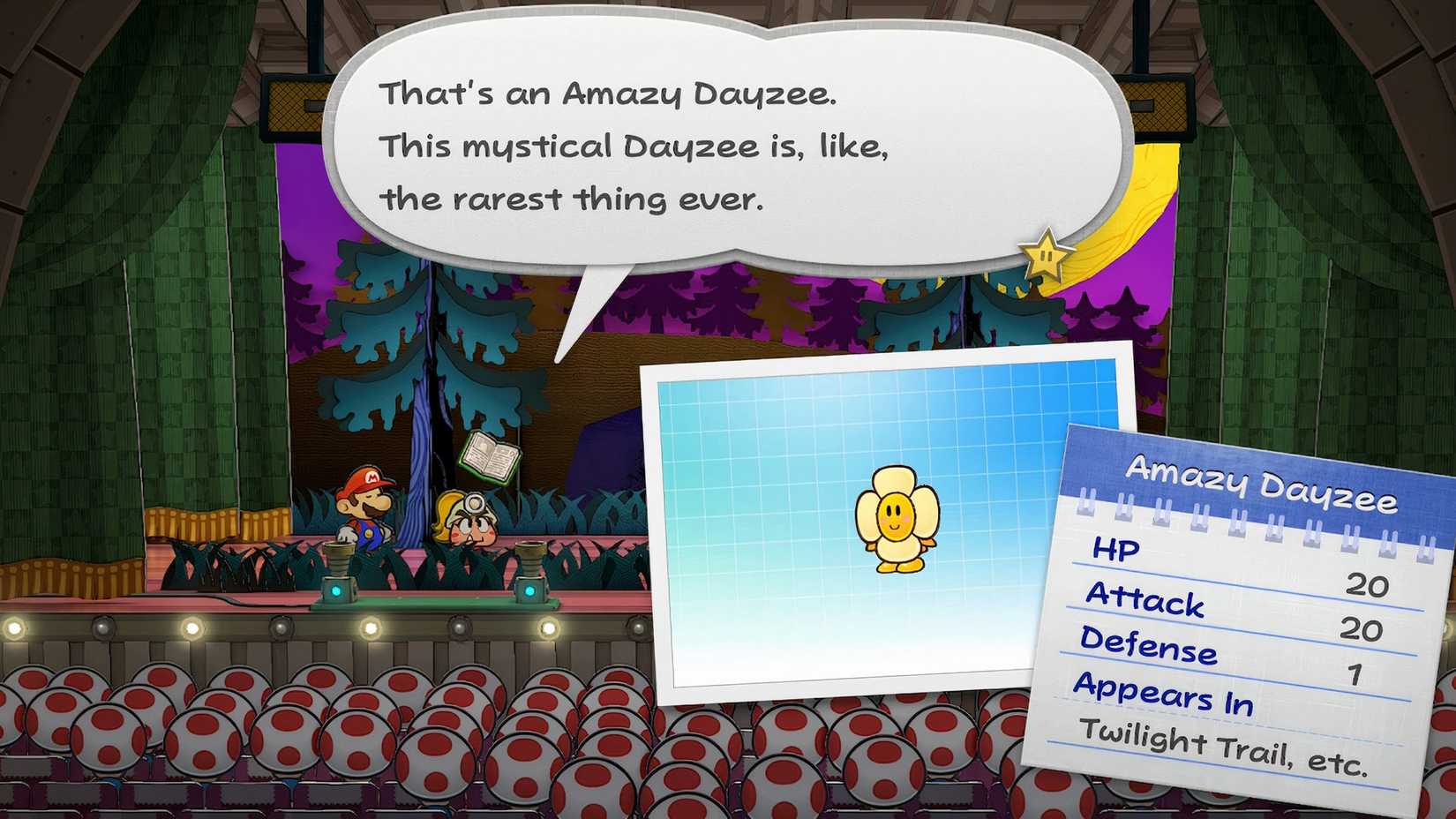Select the Attack row on the stat card
The image size is (1456, 819).
pyautogui.click(x=1144, y=603)
